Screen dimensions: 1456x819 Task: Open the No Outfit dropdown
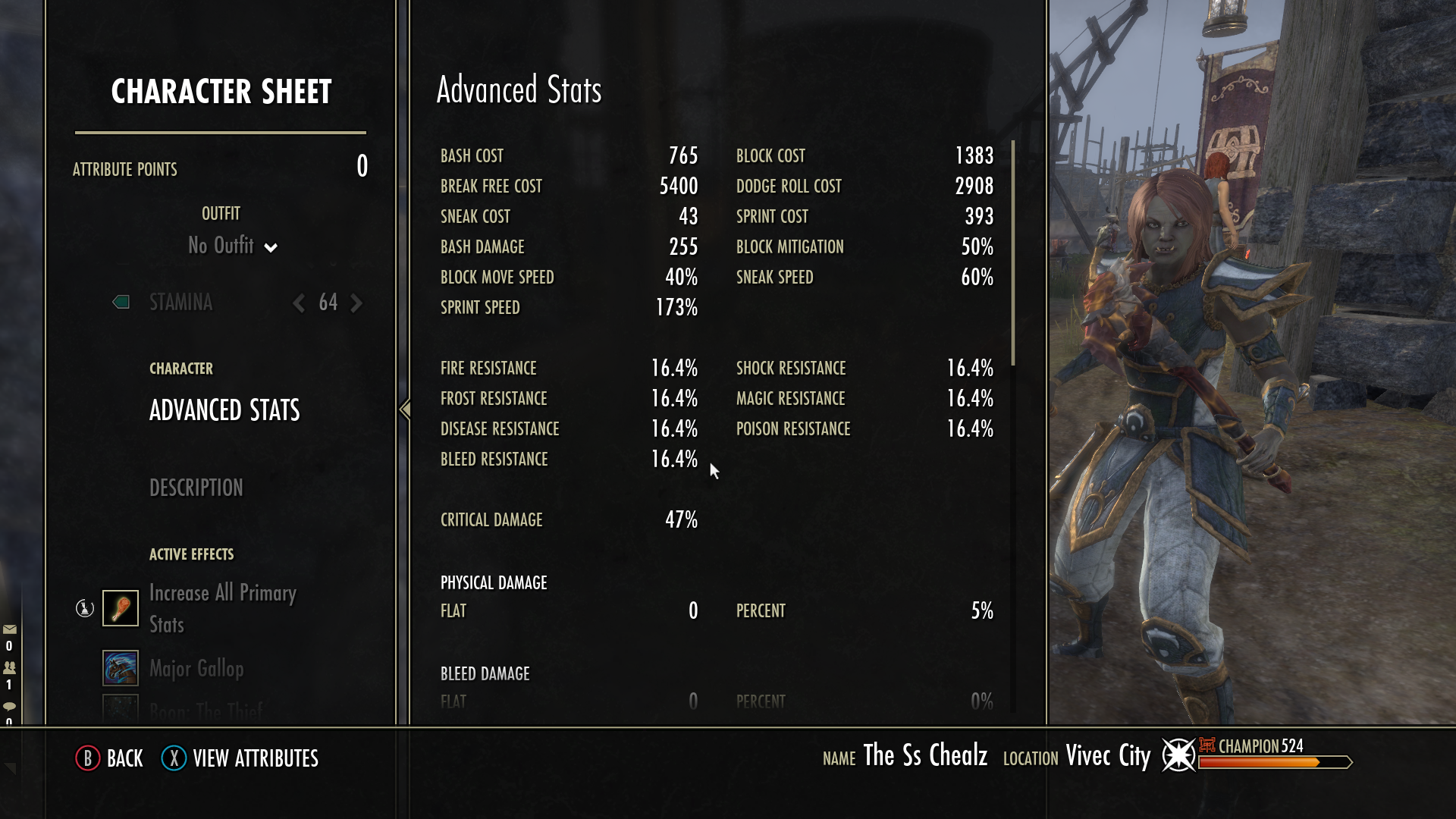click(231, 246)
